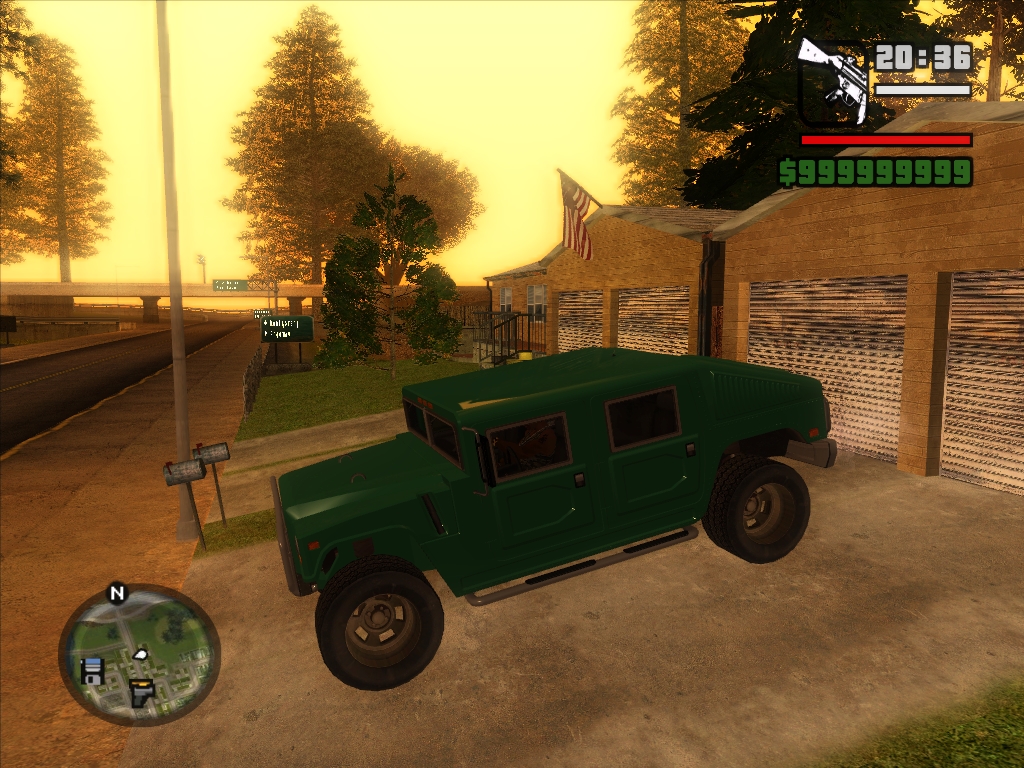Click the pistol gun shop marker
The width and height of the screenshot is (1024, 768).
[142, 691]
